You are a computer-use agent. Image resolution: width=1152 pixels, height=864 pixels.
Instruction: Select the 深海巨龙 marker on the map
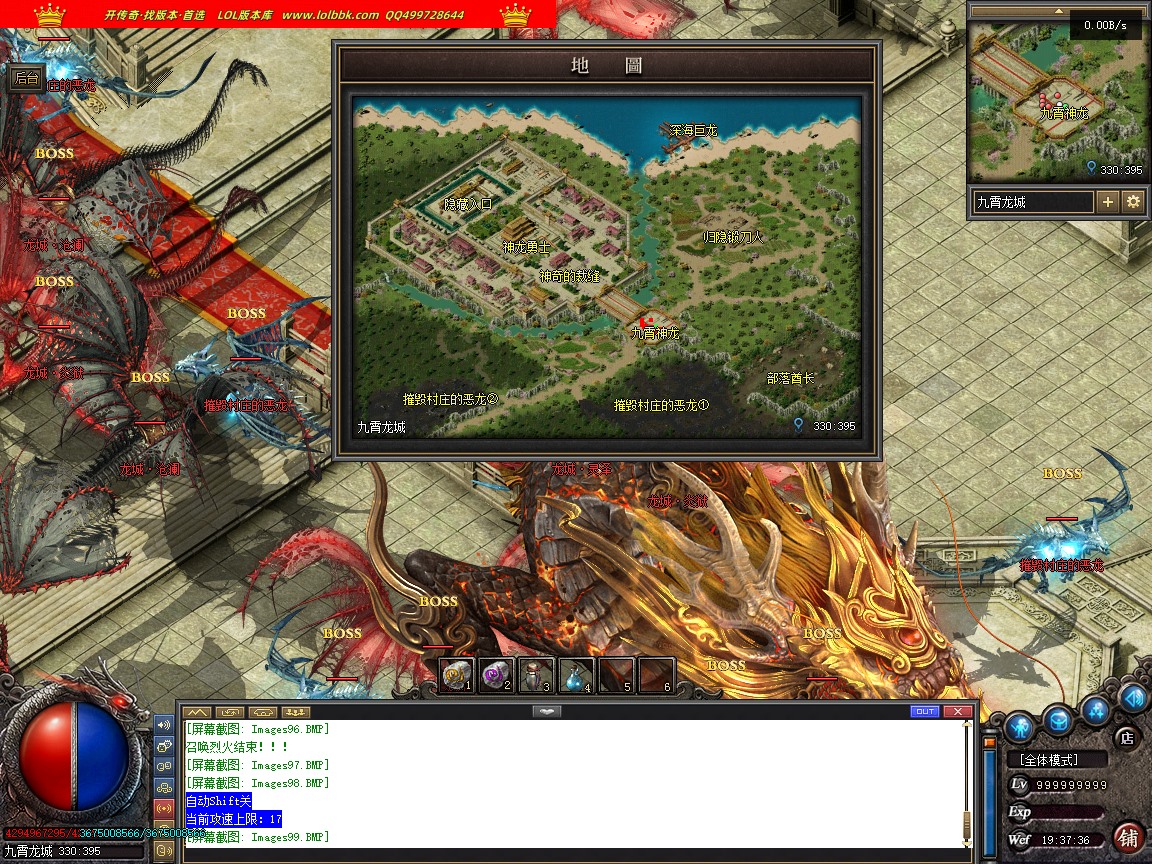pos(693,131)
